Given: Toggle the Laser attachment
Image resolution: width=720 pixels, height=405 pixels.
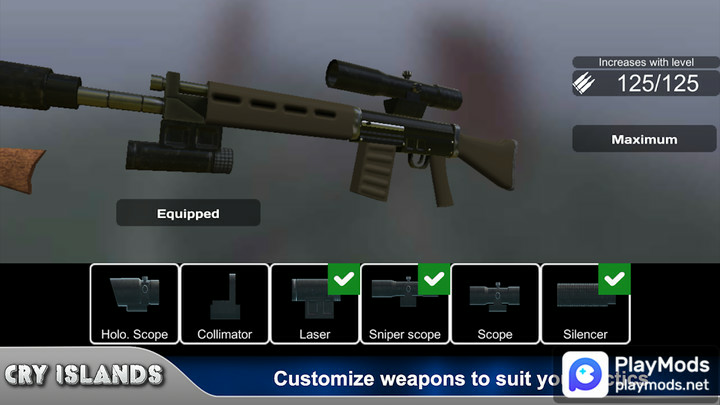Looking at the screenshot, I should coord(314,303).
